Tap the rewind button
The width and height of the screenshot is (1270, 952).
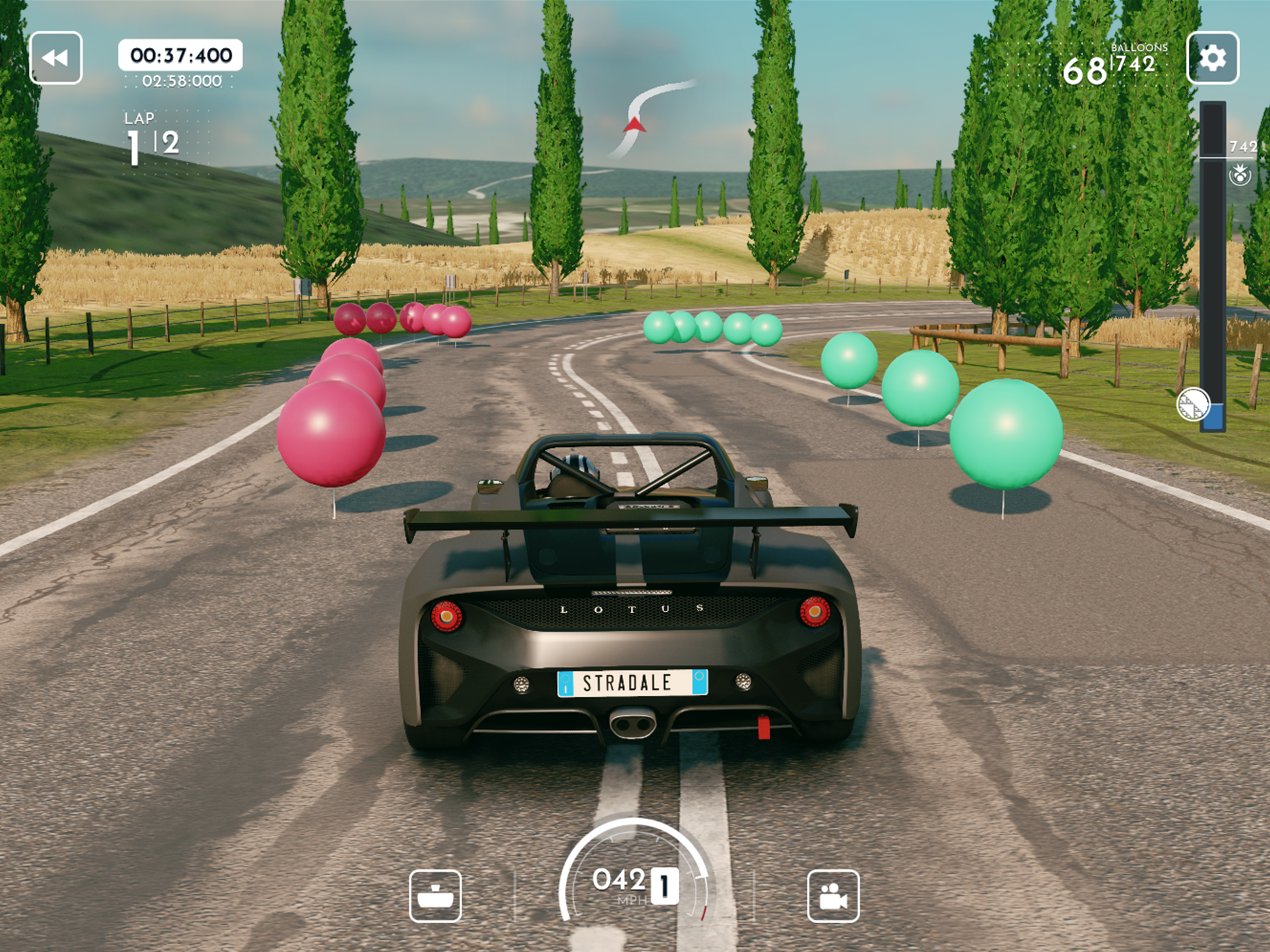(x=56, y=58)
